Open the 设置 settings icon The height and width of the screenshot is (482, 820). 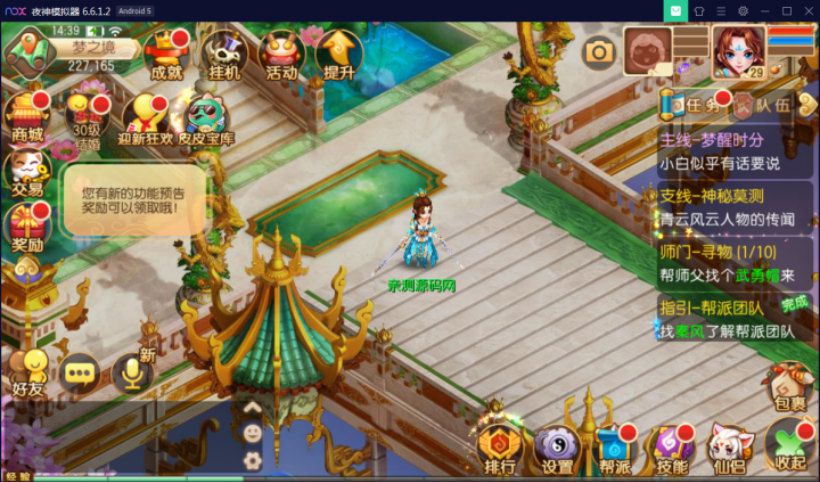557,447
